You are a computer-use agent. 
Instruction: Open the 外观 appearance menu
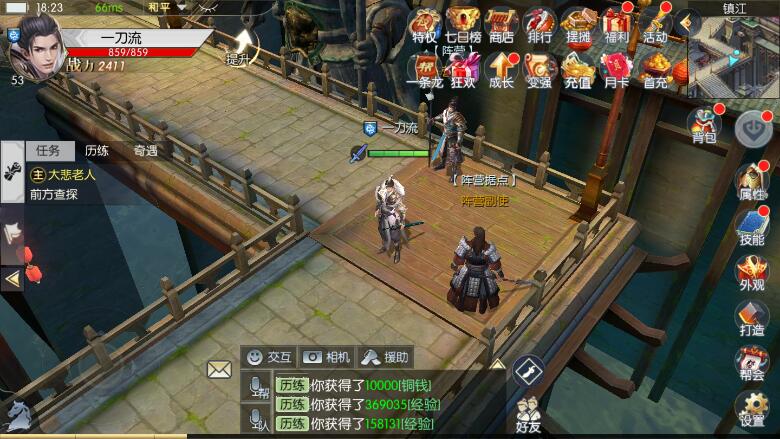(x=751, y=272)
